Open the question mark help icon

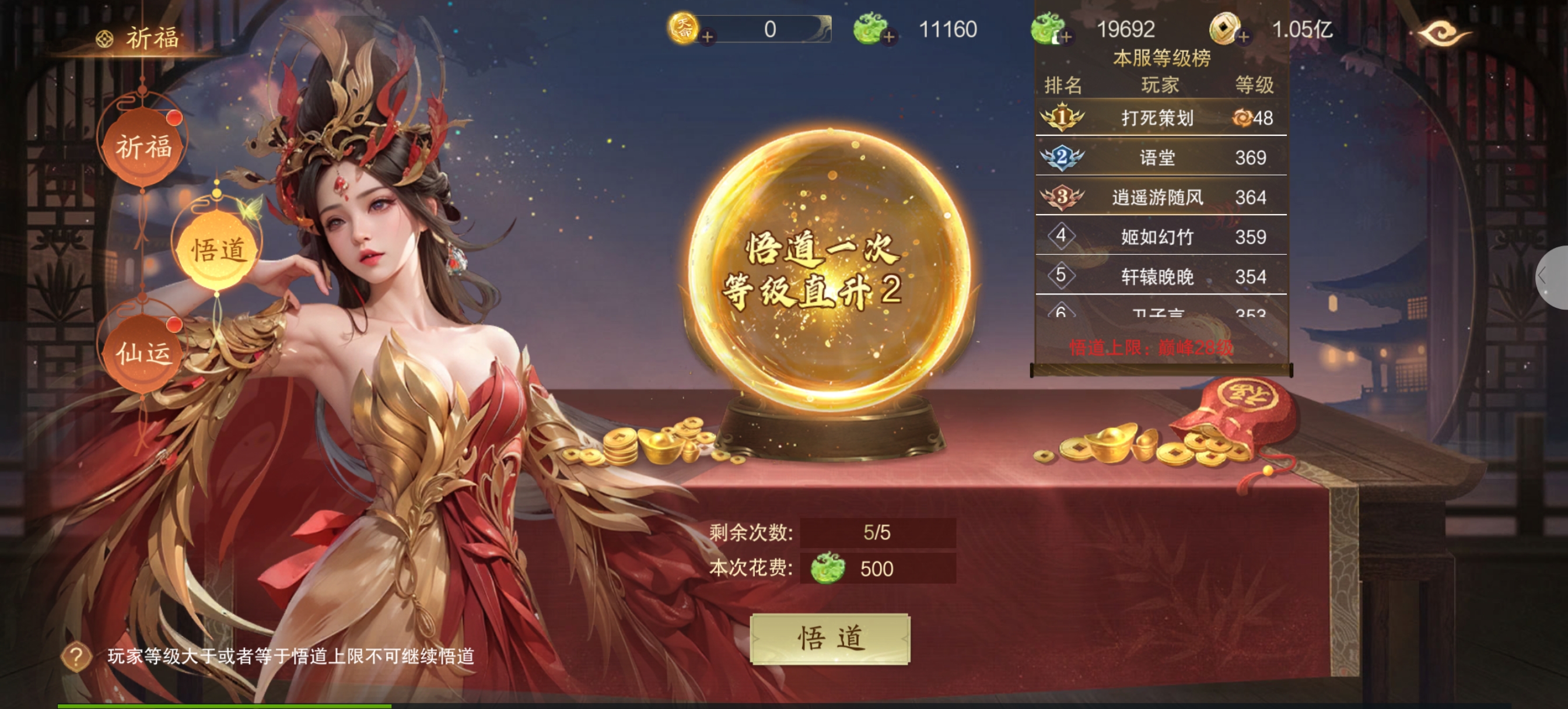pos(76,656)
